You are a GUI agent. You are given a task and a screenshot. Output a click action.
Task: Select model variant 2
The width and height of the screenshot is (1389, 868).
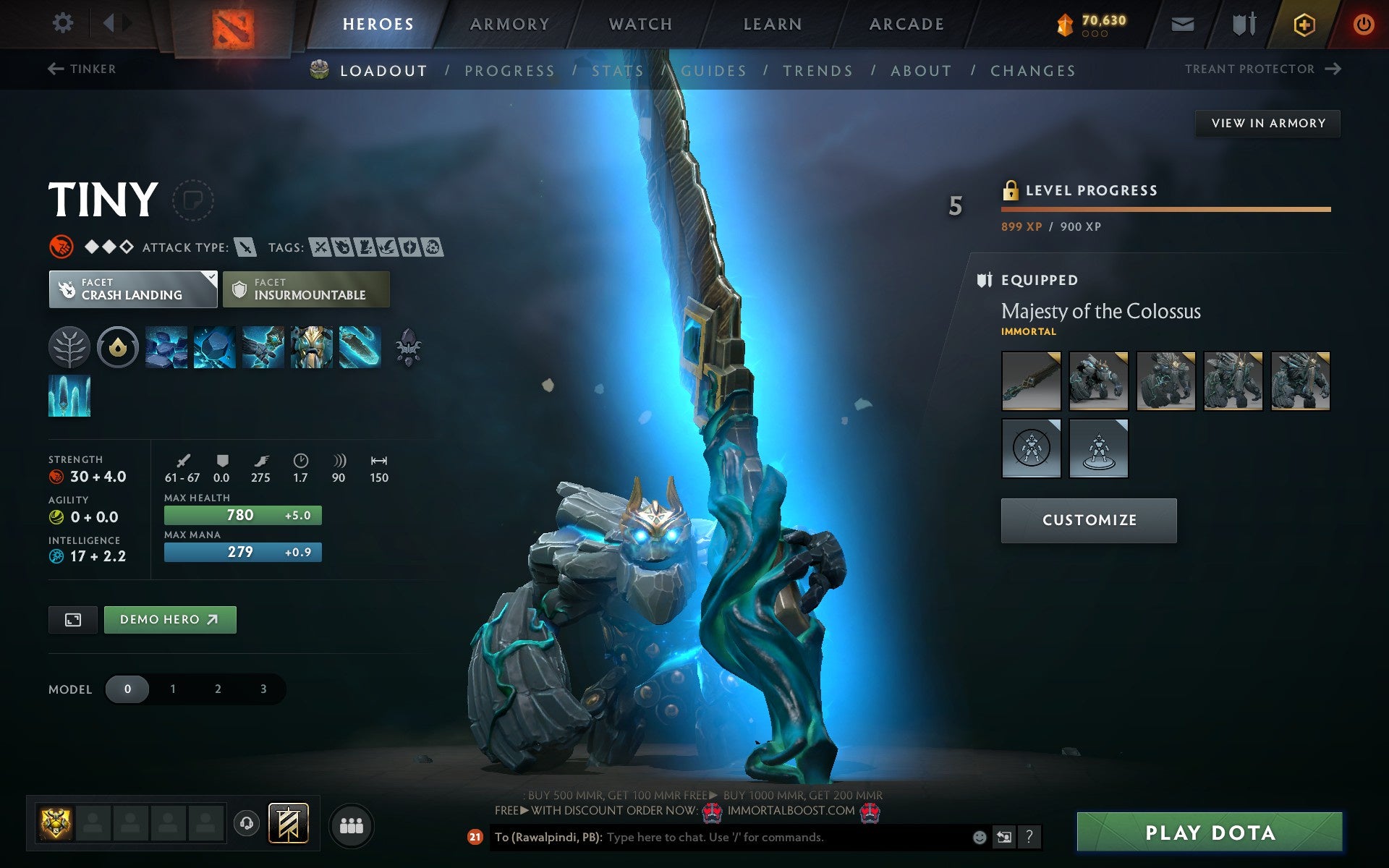(217, 689)
